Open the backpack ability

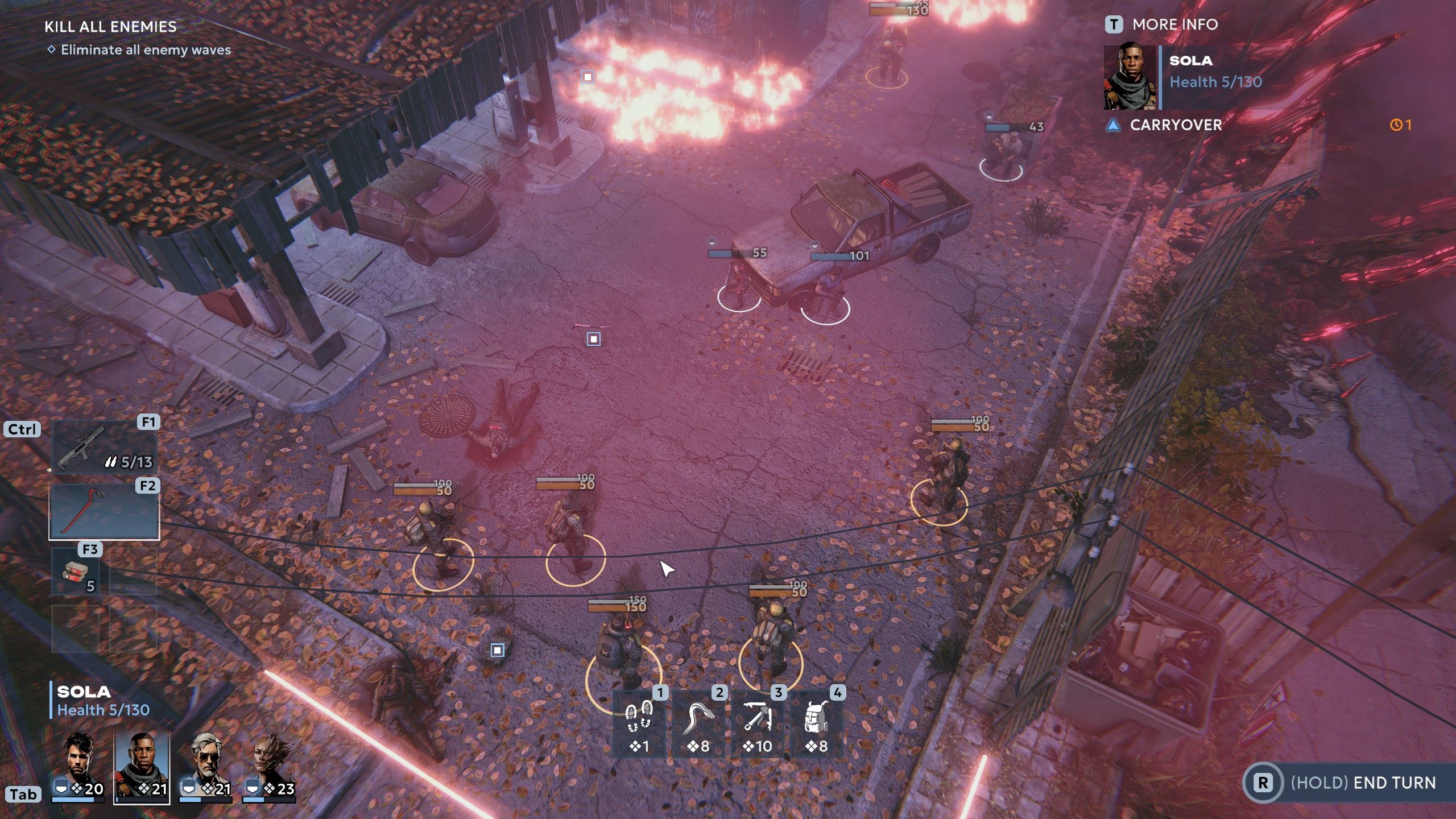pyautogui.click(x=817, y=724)
